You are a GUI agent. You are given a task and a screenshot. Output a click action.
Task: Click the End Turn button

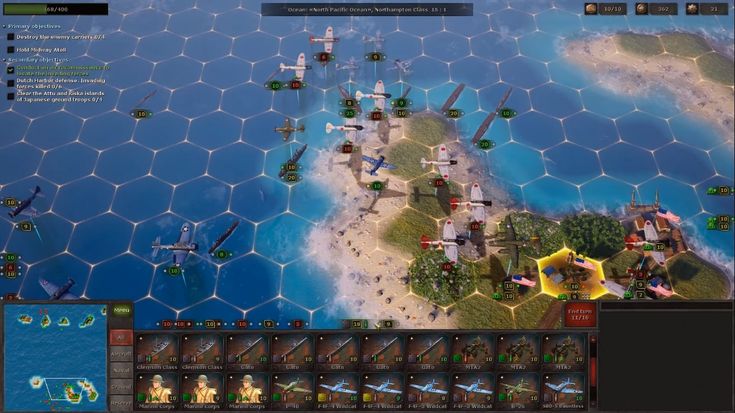579,314
